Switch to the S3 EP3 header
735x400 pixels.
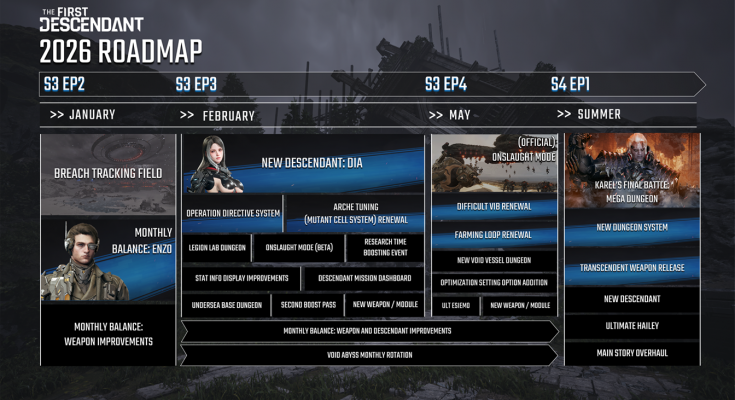point(196,84)
